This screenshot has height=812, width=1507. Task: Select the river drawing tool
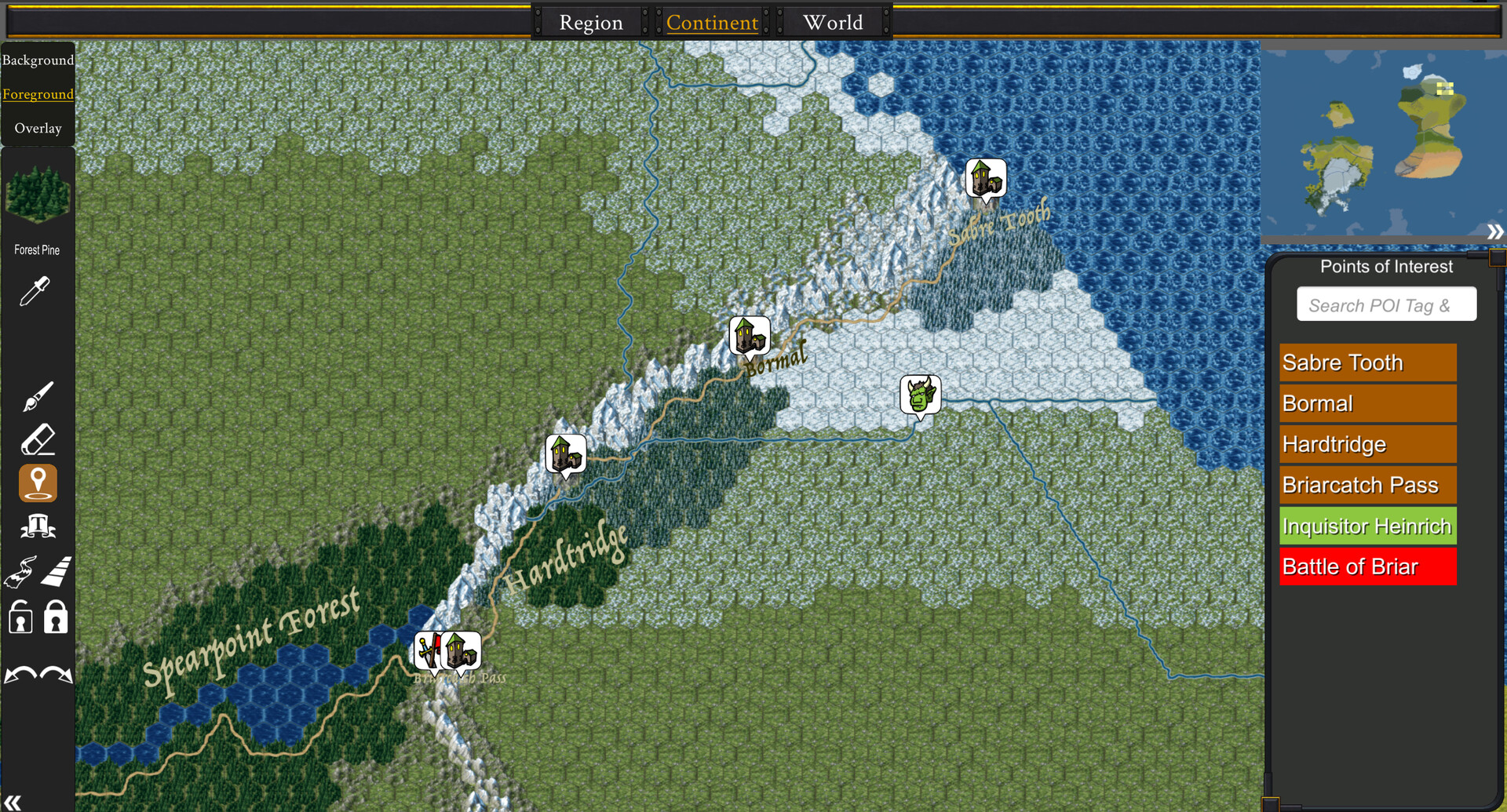(x=20, y=572)
